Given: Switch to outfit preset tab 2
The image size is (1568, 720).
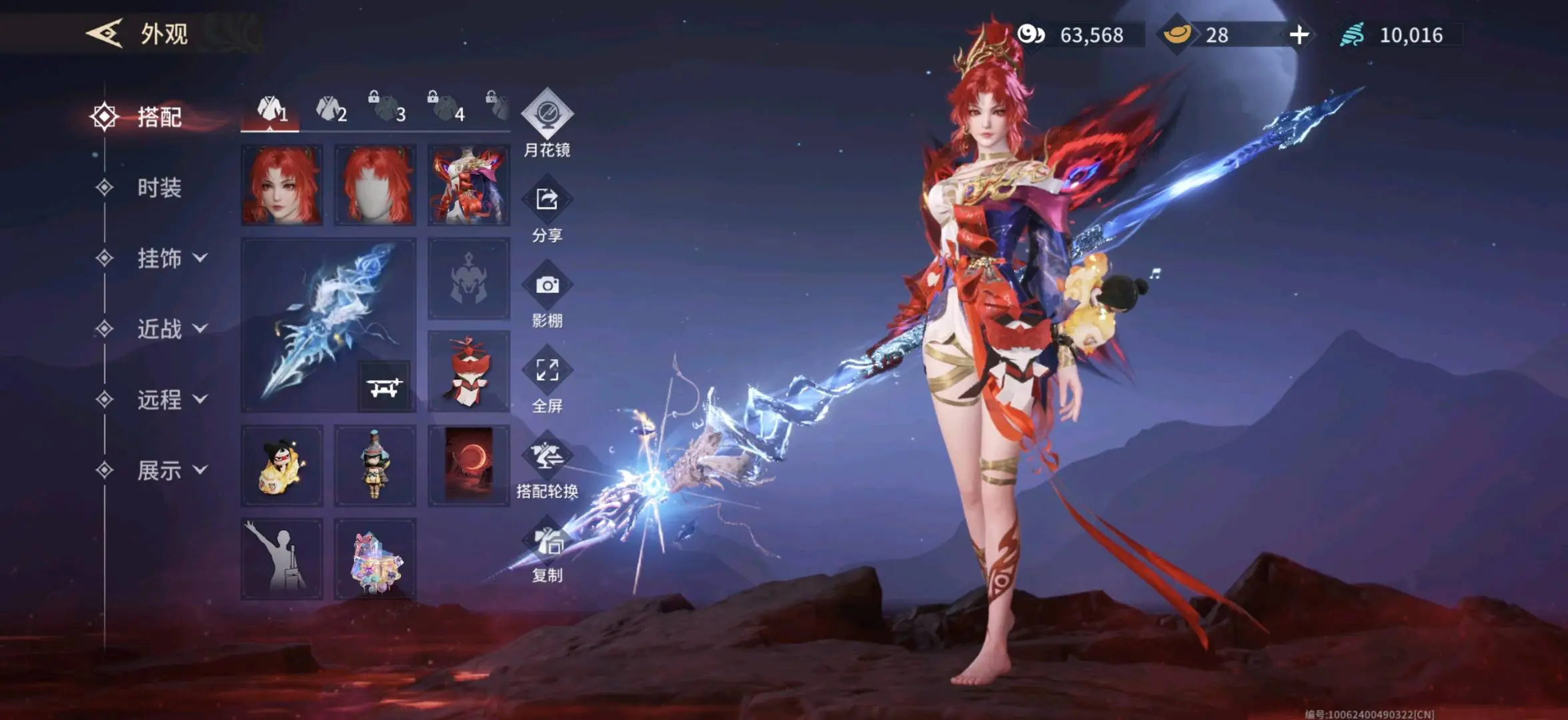Looking at the screenshot, I should [331, 110].
